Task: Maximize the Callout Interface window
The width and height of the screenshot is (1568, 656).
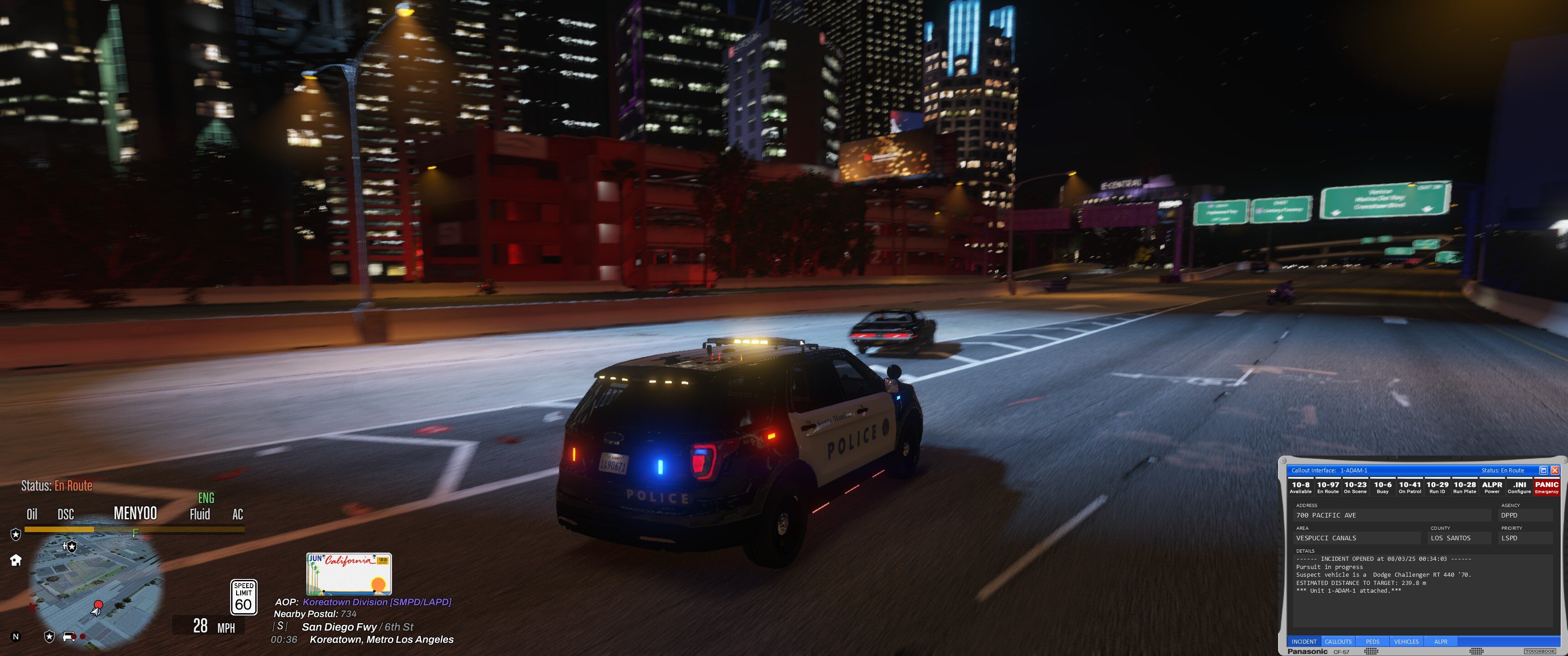Action: (1543, 471)
